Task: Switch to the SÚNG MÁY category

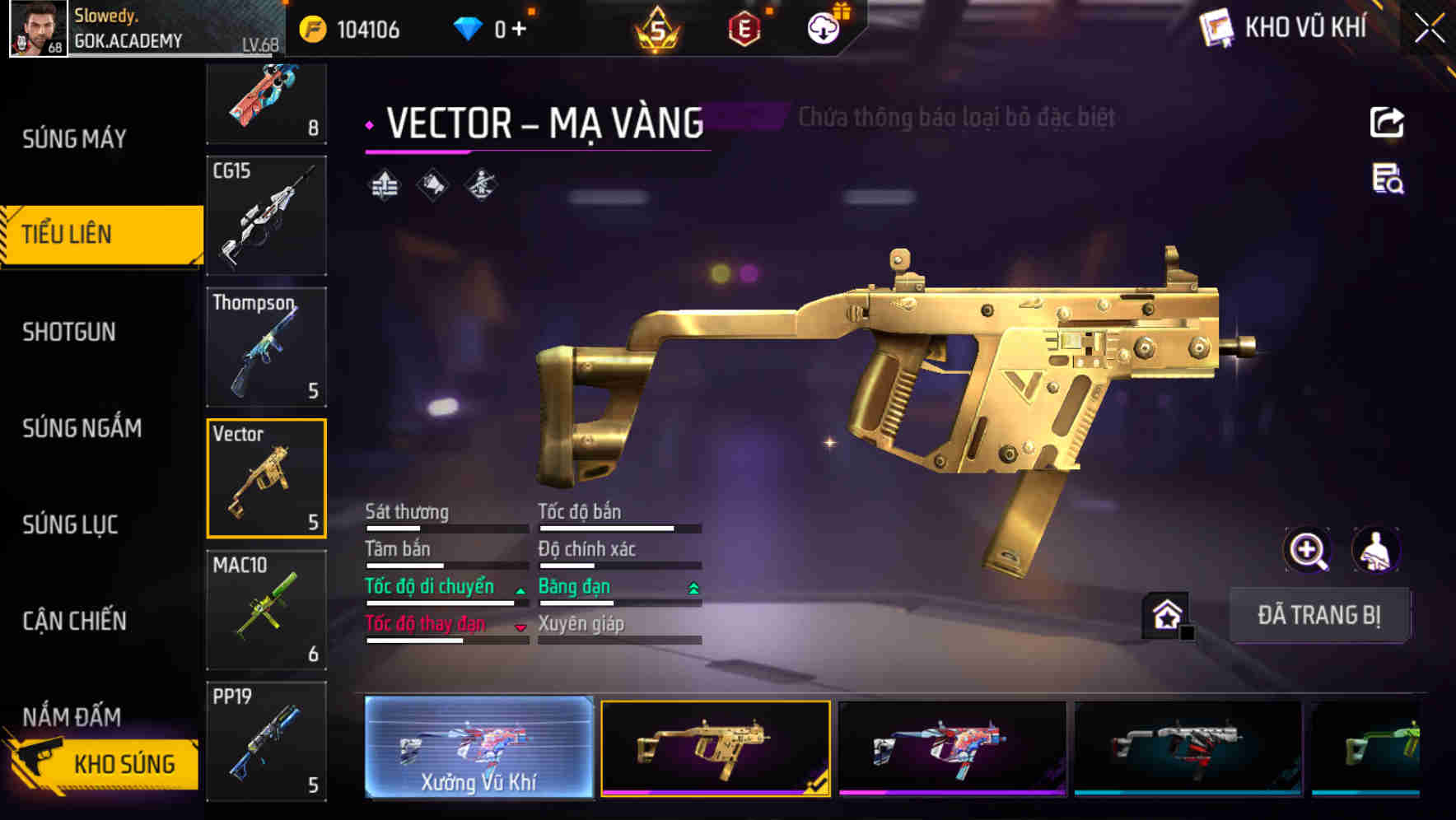Action: tap(74, 139)
